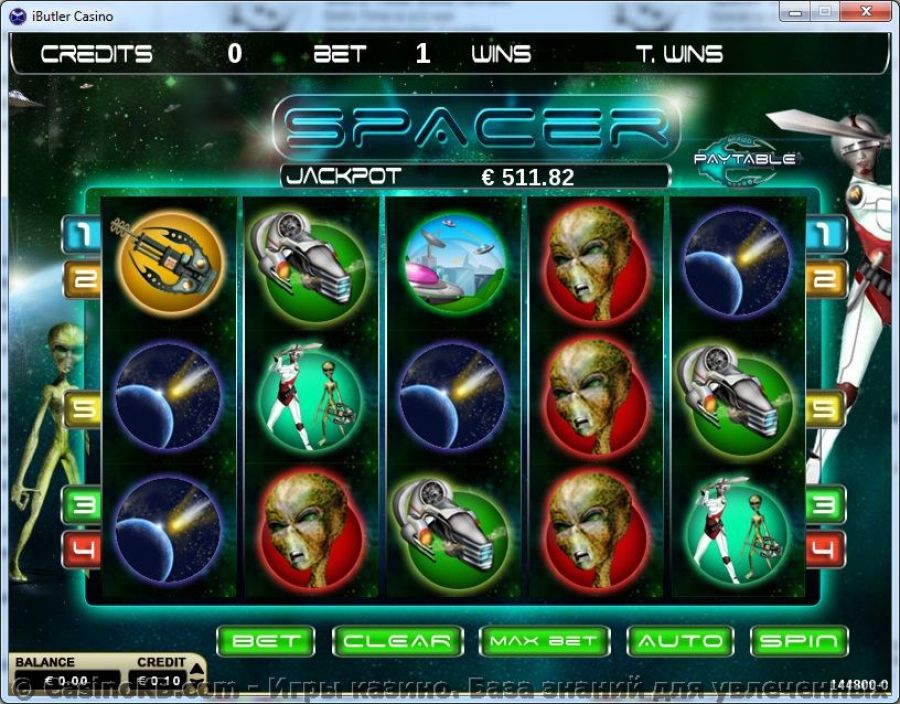Open the PAYTABLE
Image resolution: width=900 pixels, height=704 pixels.
click(x=745, y=158)
